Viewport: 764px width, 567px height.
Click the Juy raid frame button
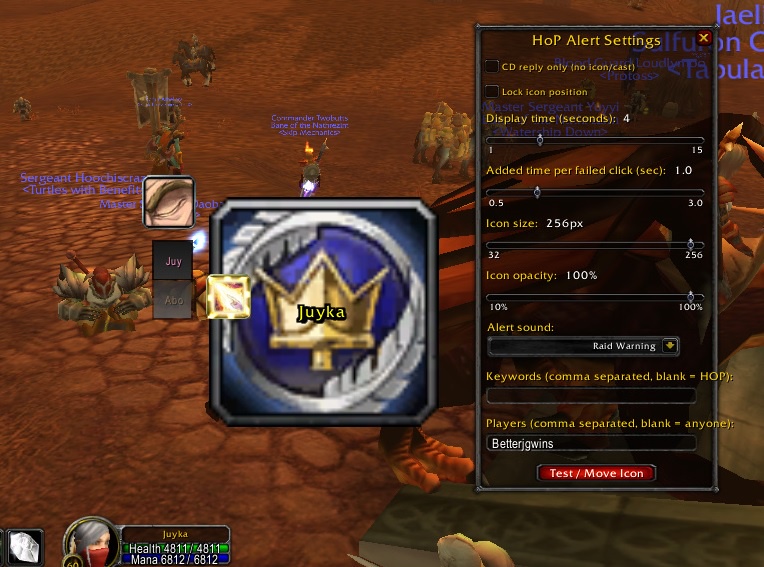coord(172,261)
